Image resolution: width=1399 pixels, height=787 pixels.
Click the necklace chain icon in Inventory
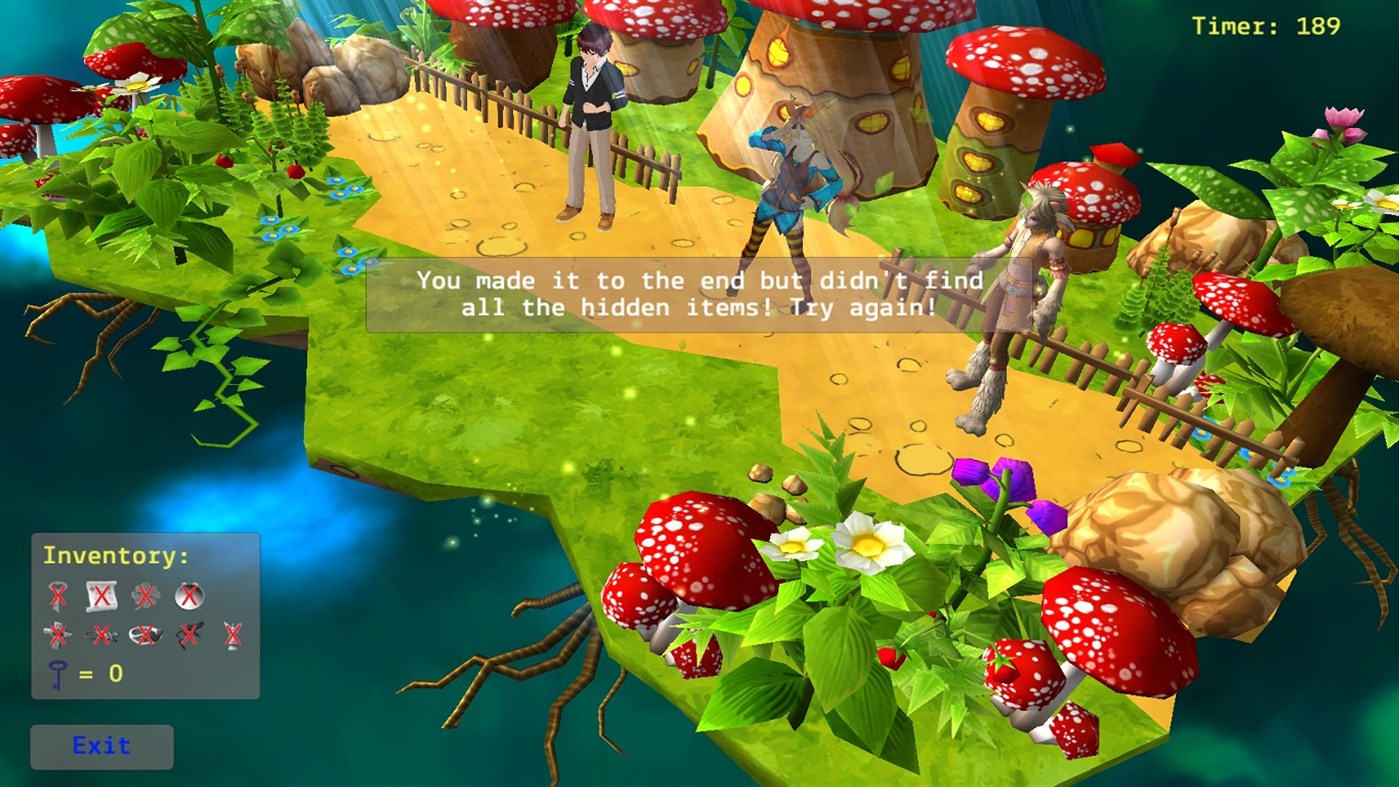click(x=104, y=635)
